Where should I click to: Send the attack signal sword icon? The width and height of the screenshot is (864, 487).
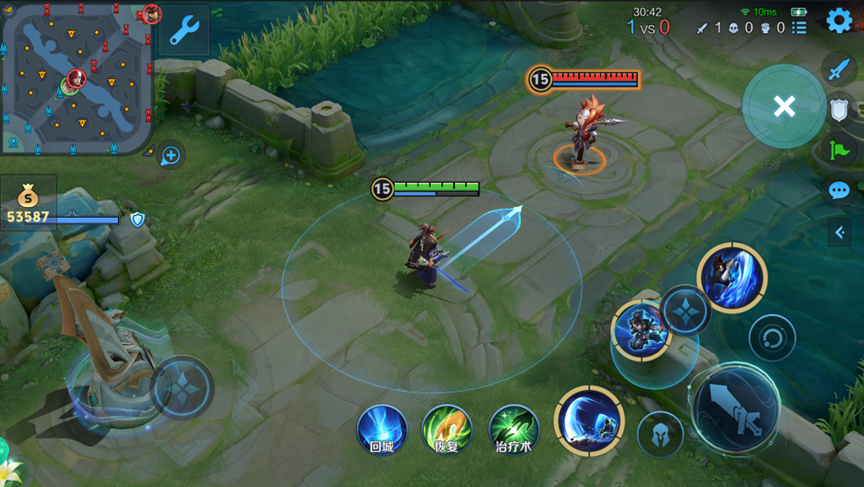pos(838,69)
